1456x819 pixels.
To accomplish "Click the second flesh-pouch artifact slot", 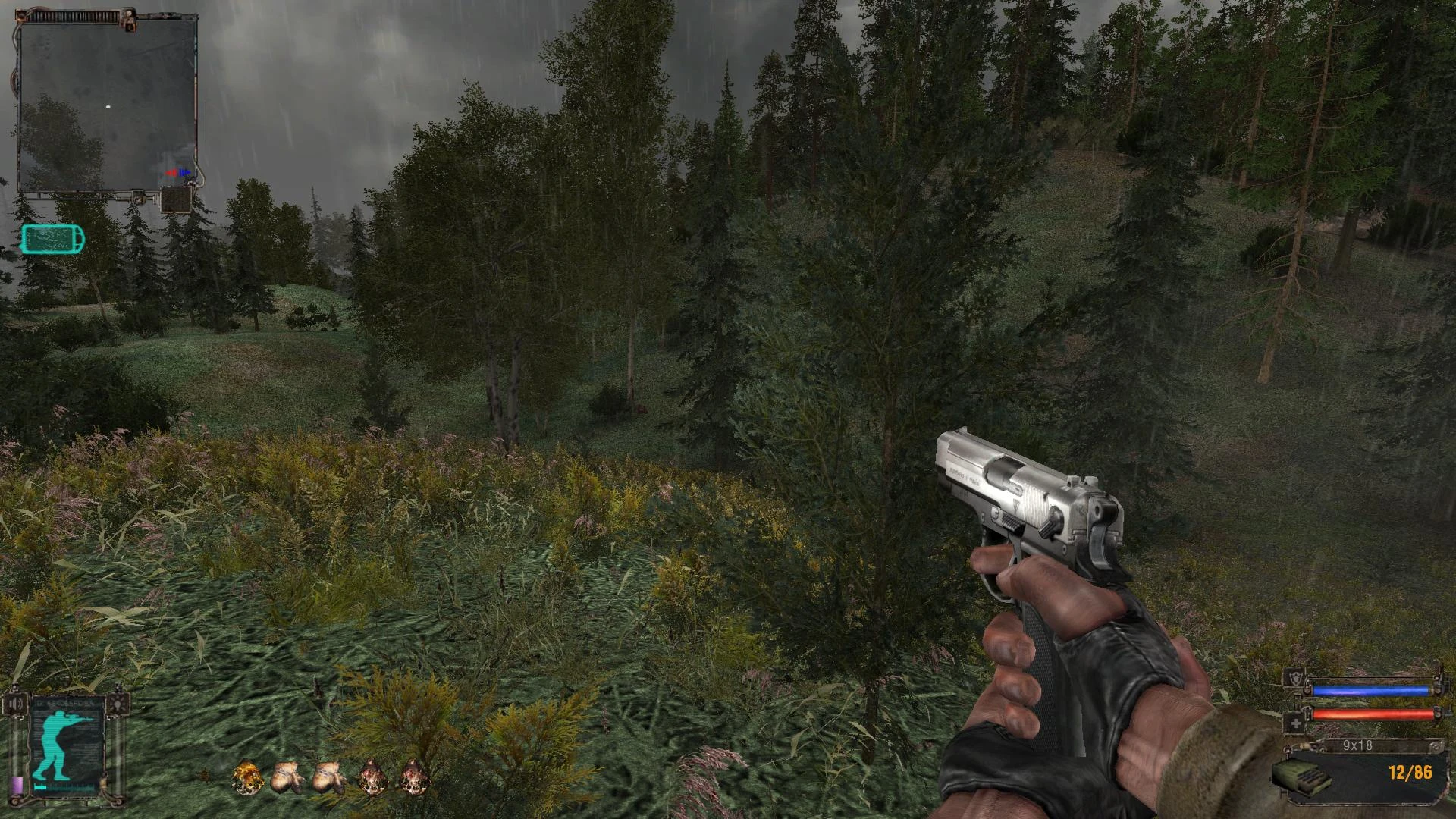I will point(329,777).
